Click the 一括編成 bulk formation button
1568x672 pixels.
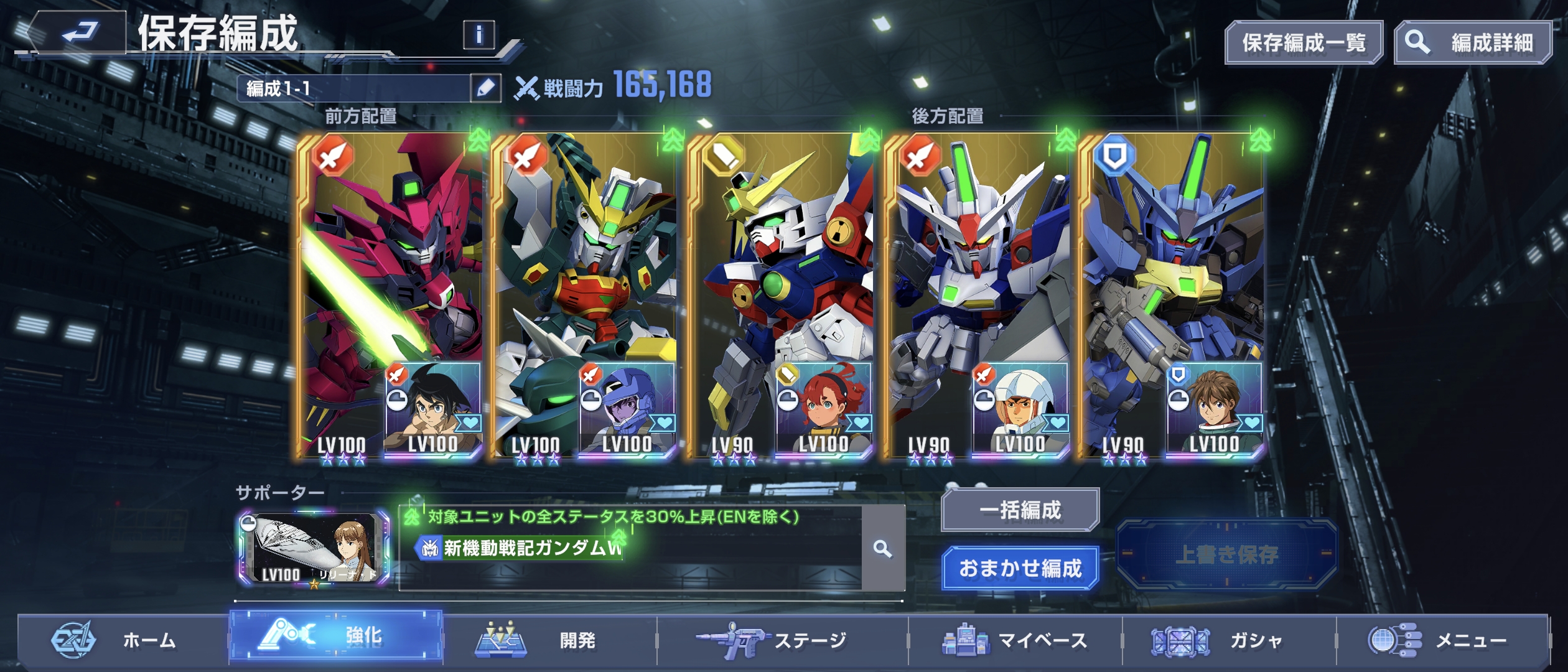[x=1020, y=510]
